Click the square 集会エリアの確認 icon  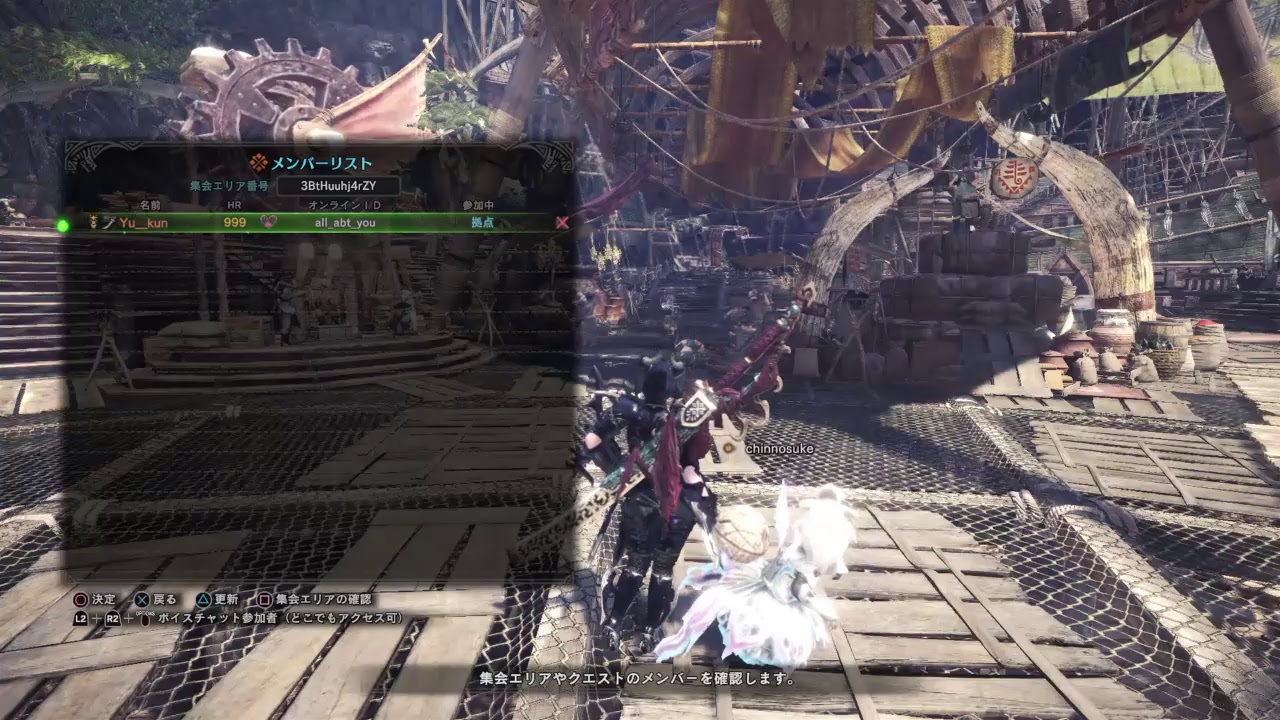(x=262, y=598)
